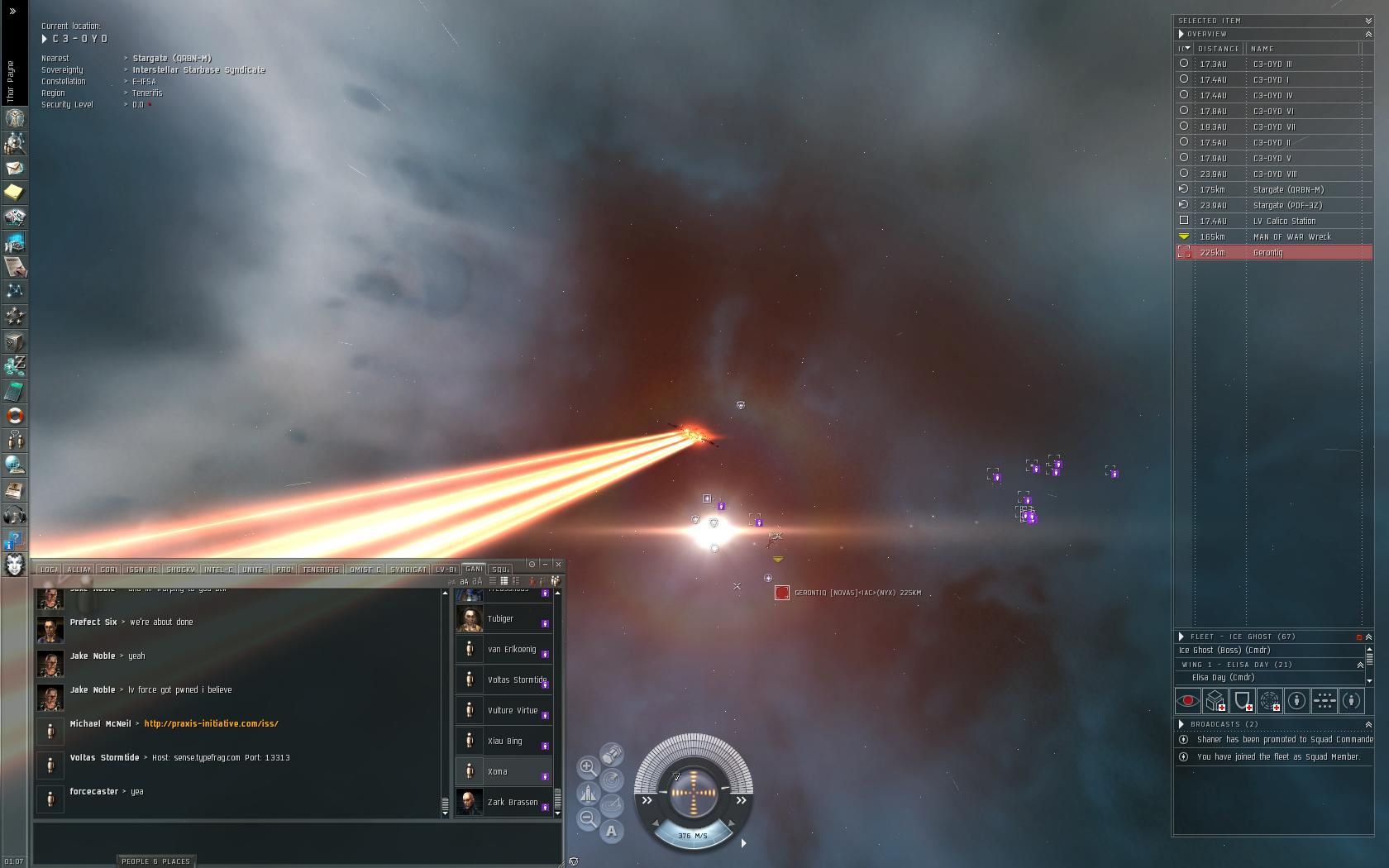Select Zark Brassen in the member list
Viewport: 1389px width, 868px height.
[x=503, y=802]
